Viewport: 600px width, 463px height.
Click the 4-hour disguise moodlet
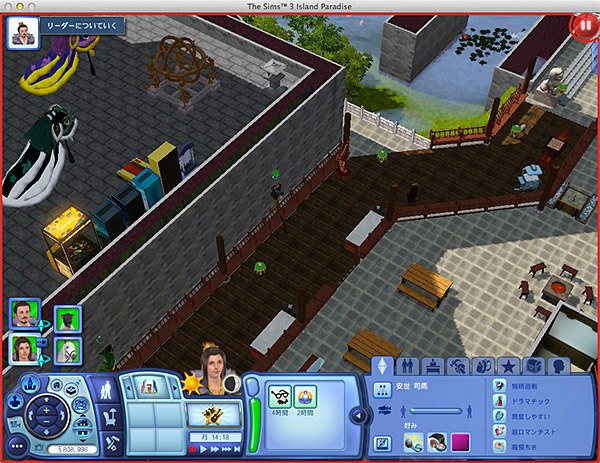(280, 395)
